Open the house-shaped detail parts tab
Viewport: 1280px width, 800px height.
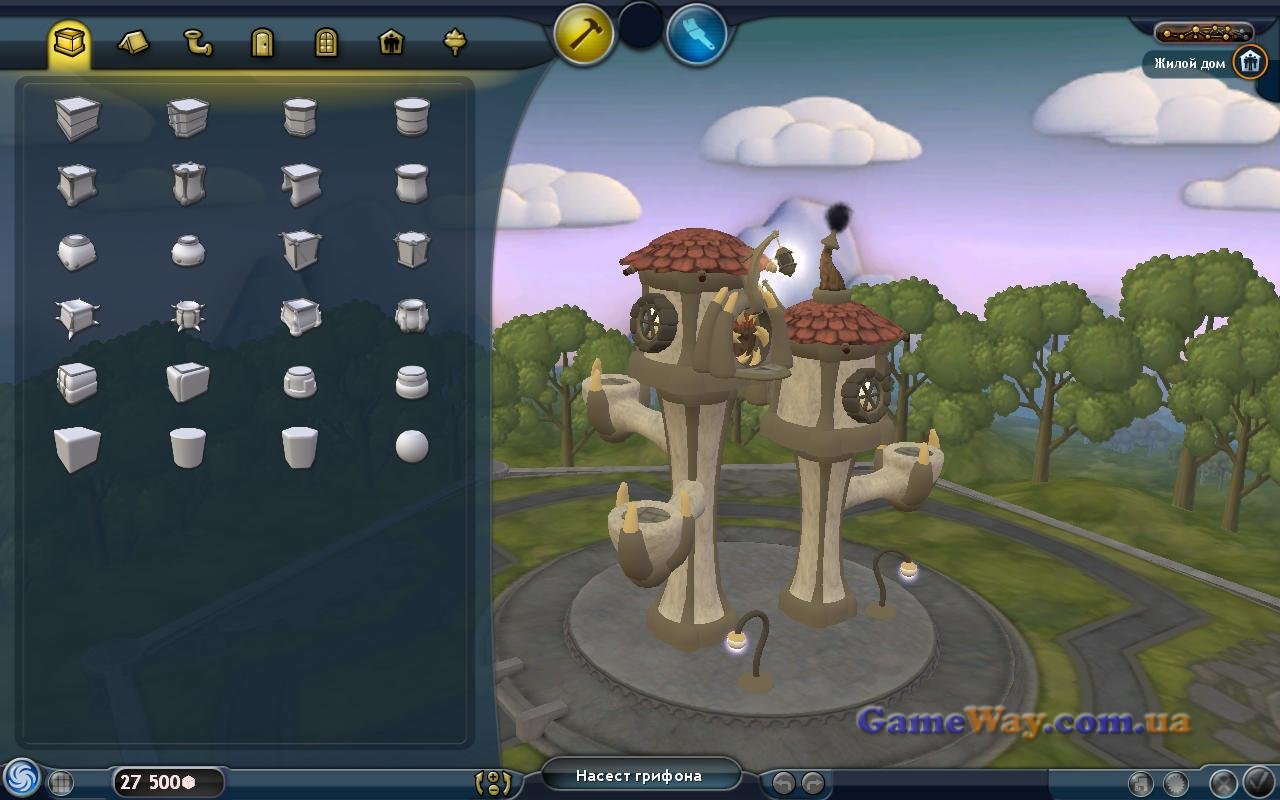pyautogui.click(x=391, y=42)
